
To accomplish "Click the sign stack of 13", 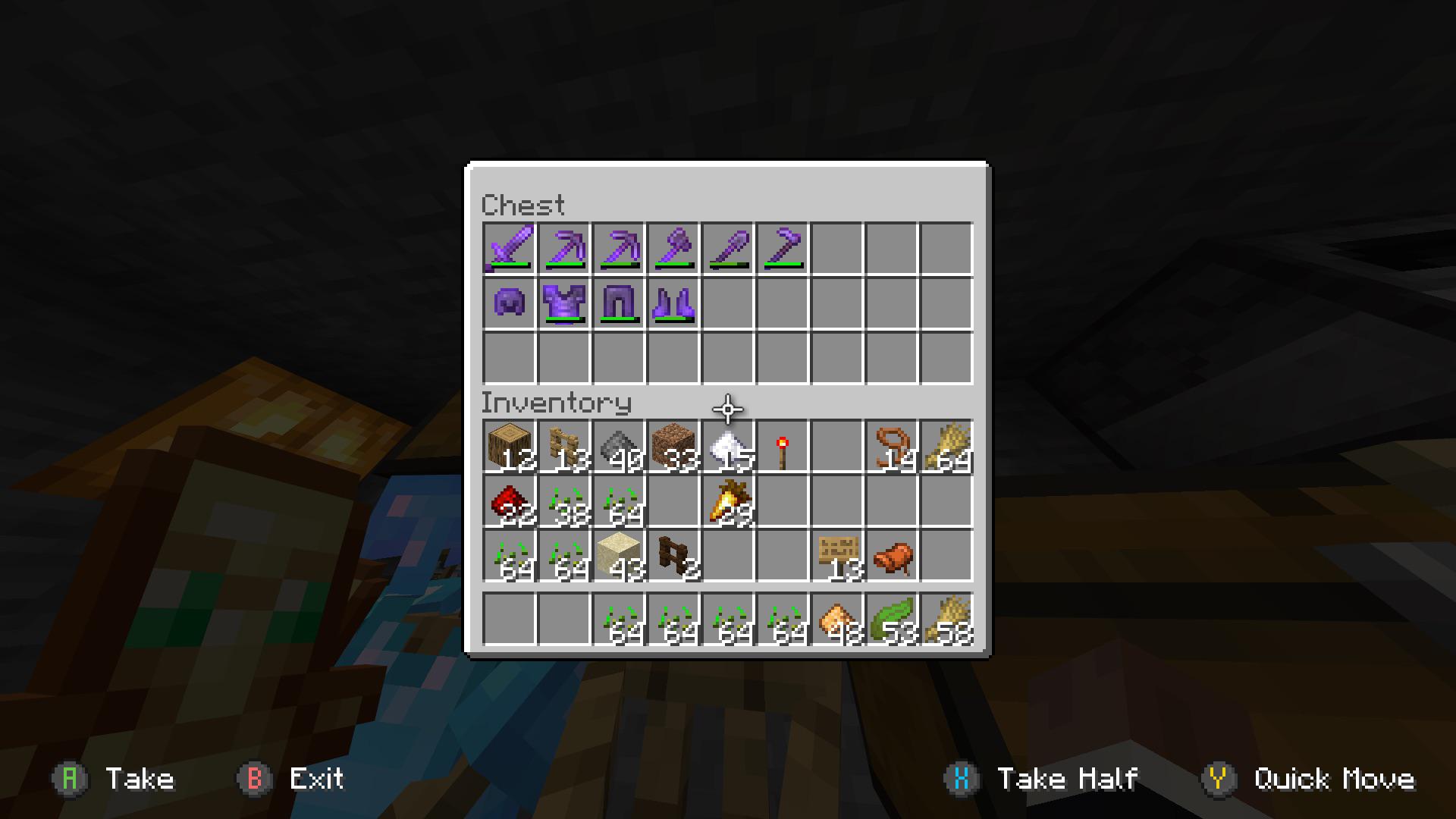I will [x=837, y=556].
